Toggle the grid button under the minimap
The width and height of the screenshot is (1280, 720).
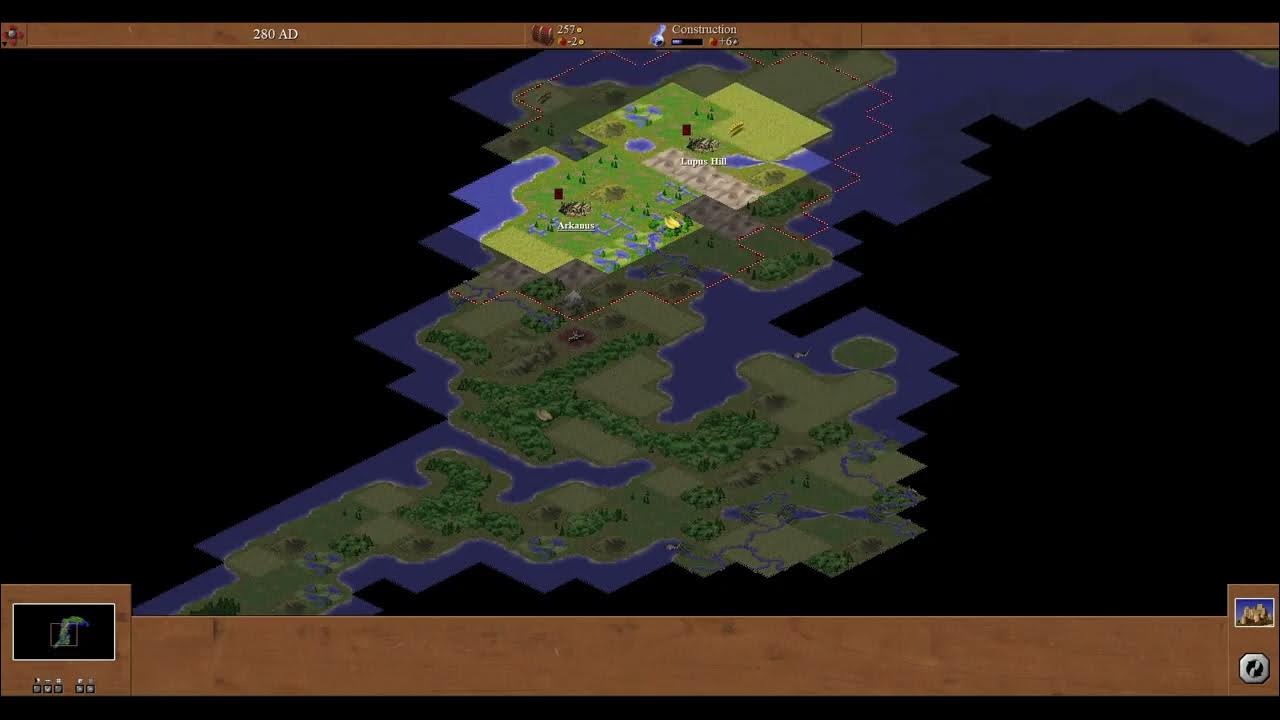tap(58, 688)
